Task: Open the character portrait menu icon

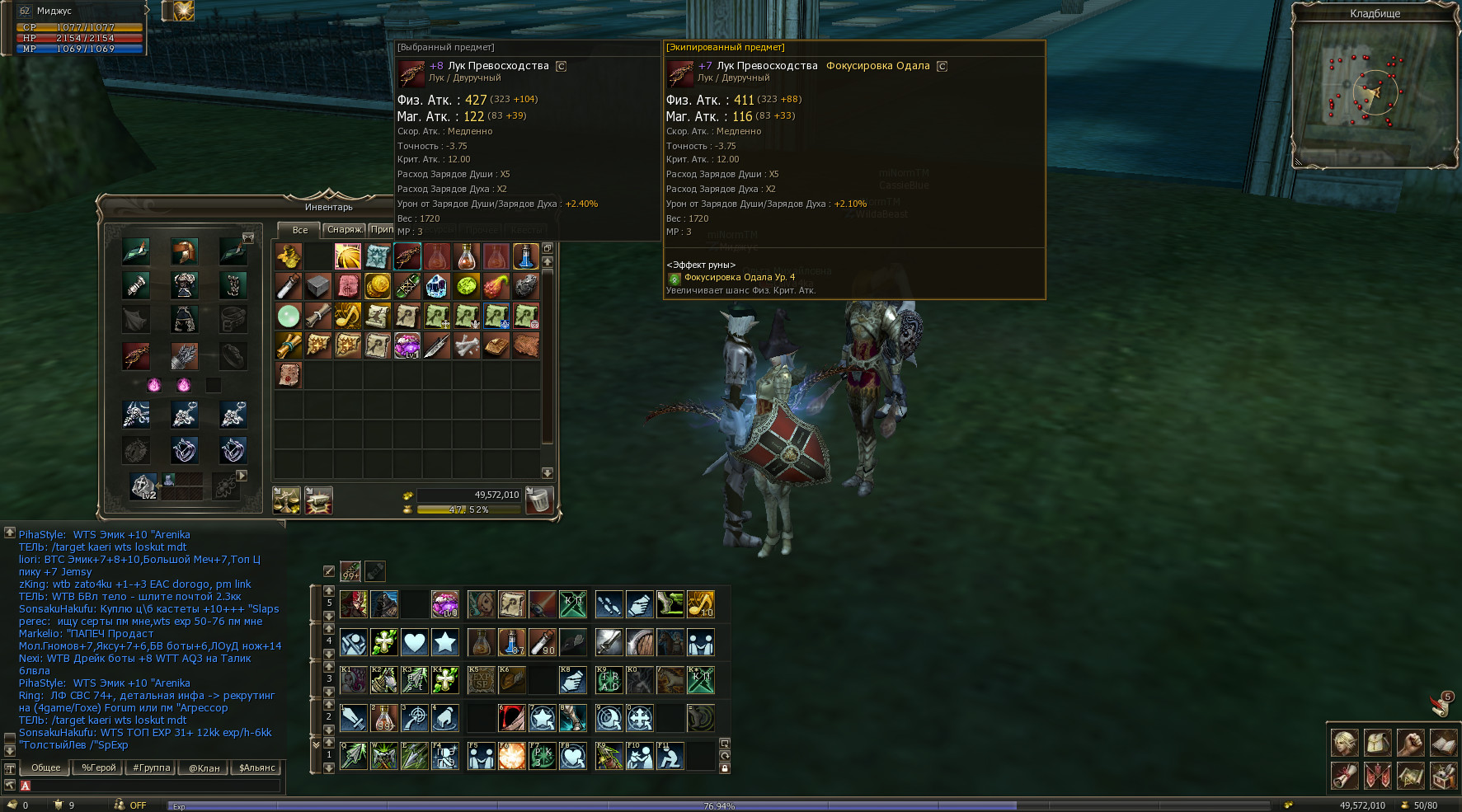Action: pyautogui.click(x=1344, y=743)
